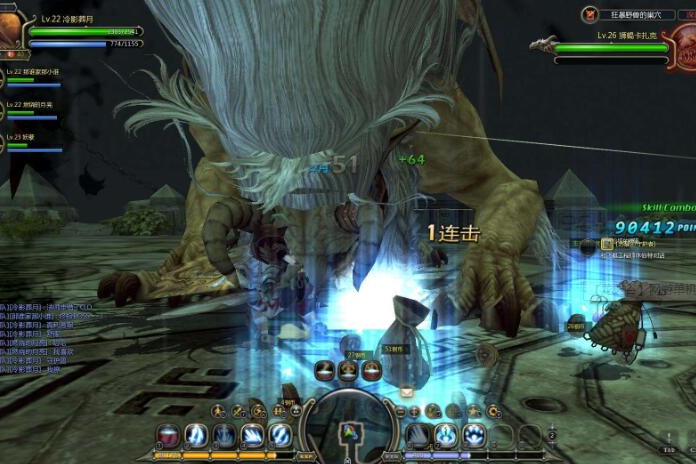Screen dimensions: 696x464
Task: Activate the white claw slash skill
Action: point(252,436)
